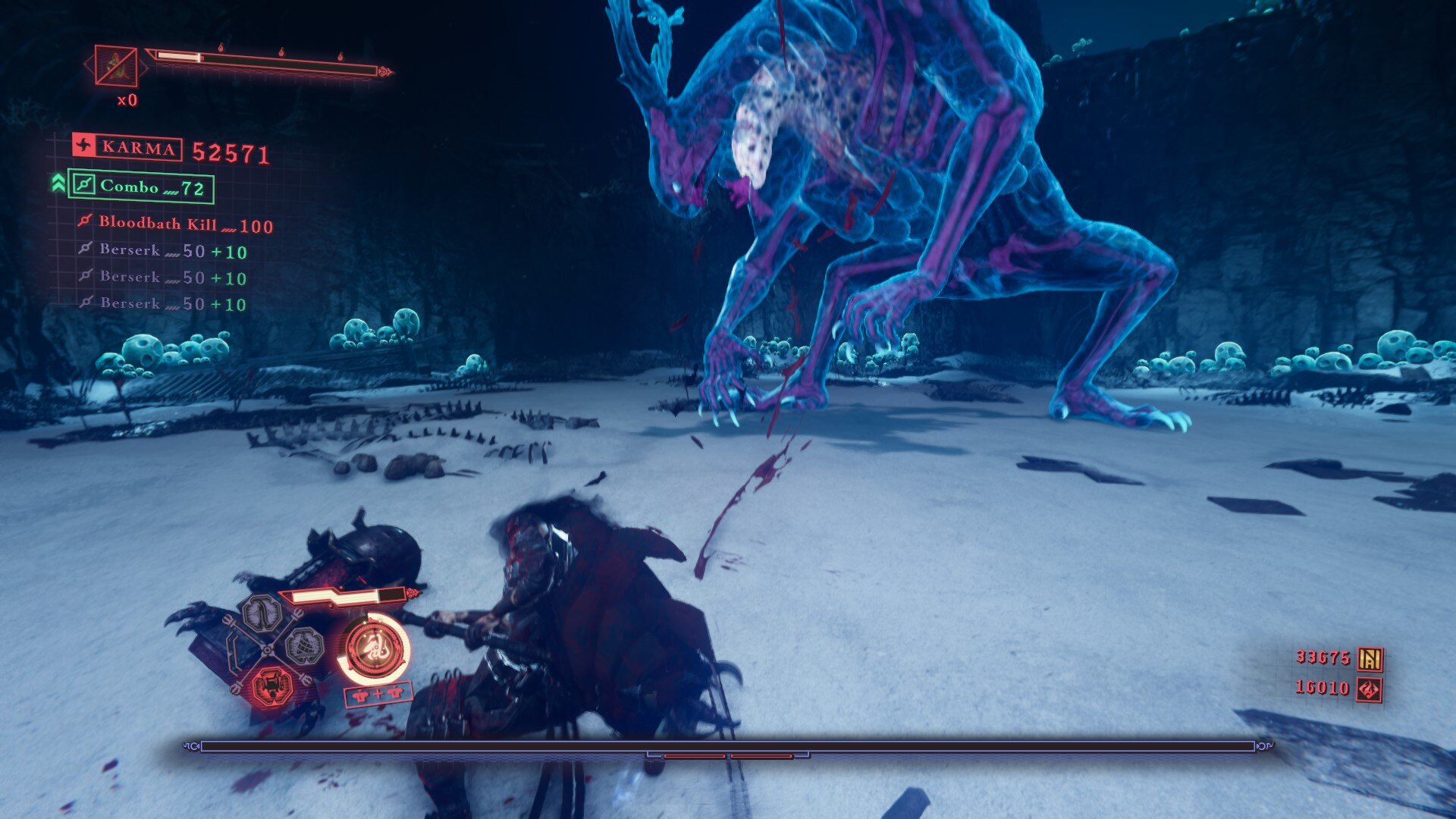Click the Bloodbath Kill 100 log entry
Image resolution: width=1456 pixels, height=819 pixels.
(x=174, y=224)
